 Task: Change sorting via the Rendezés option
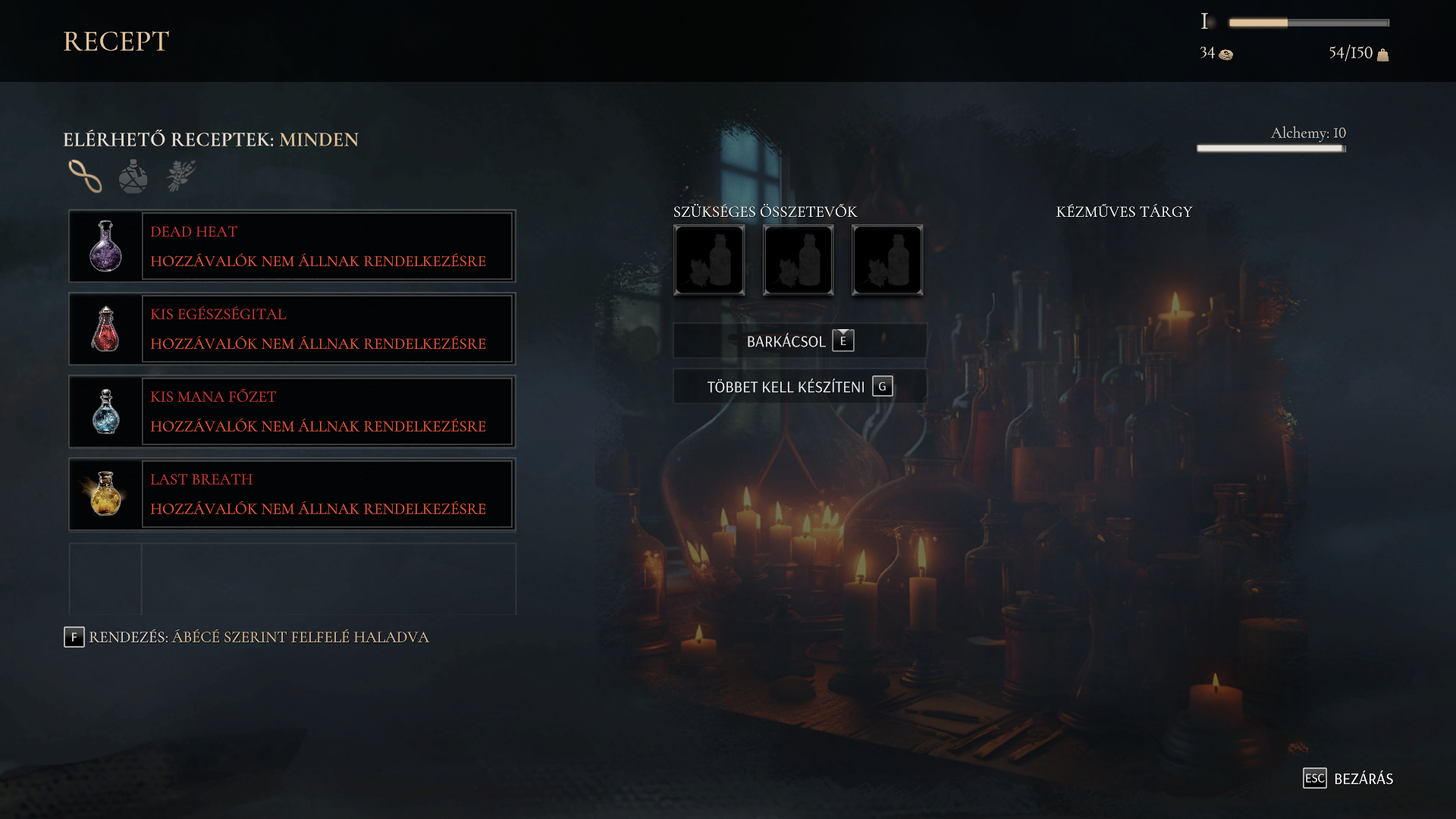point(246,637)
